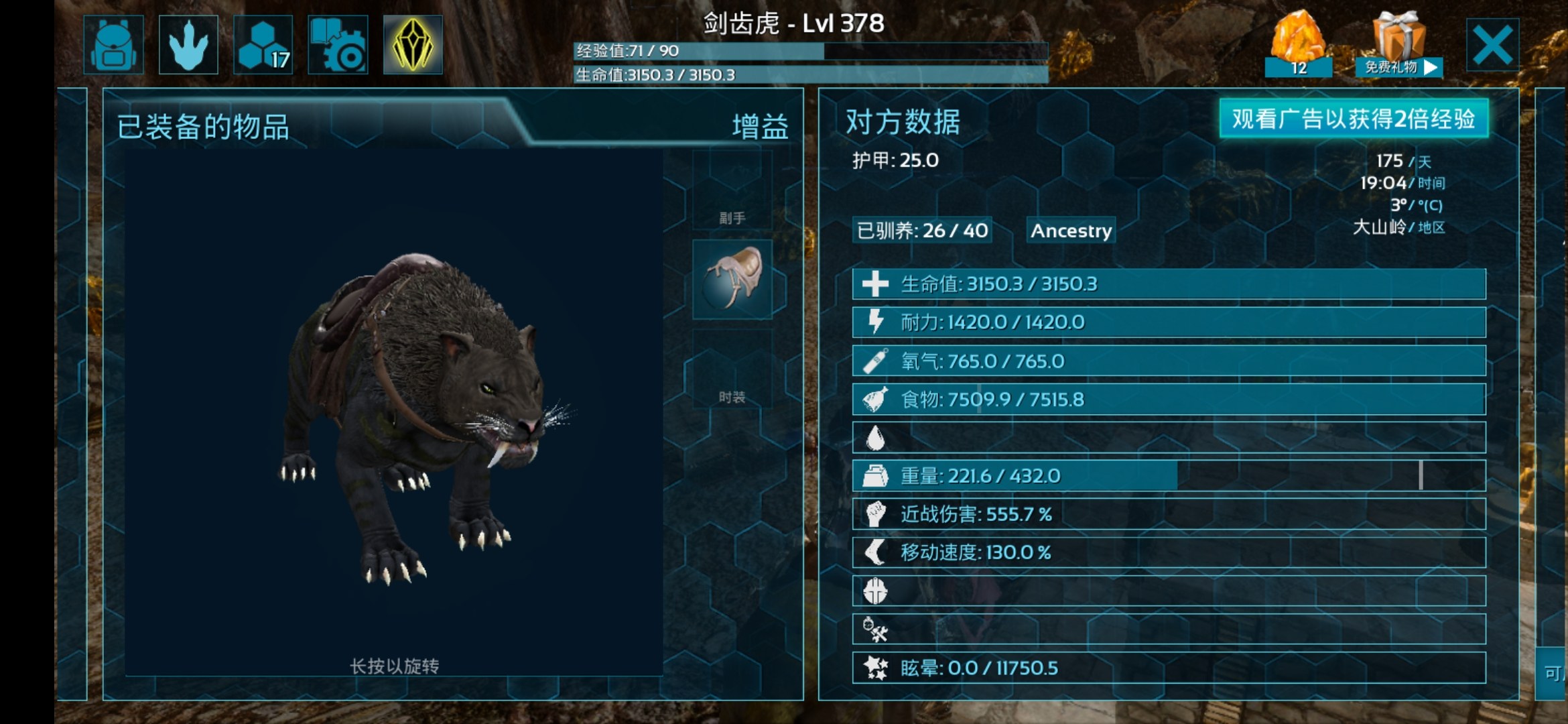Switch to the dinosaur footprint tab
The image size is (1568, 724).
pos(188,45)
